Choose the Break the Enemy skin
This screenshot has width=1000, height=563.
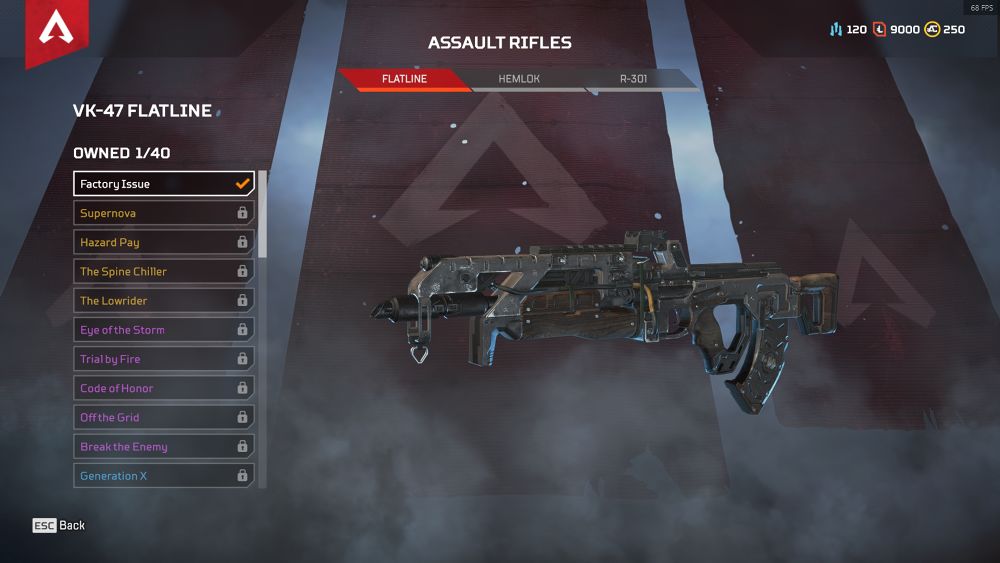click(164, 447)
